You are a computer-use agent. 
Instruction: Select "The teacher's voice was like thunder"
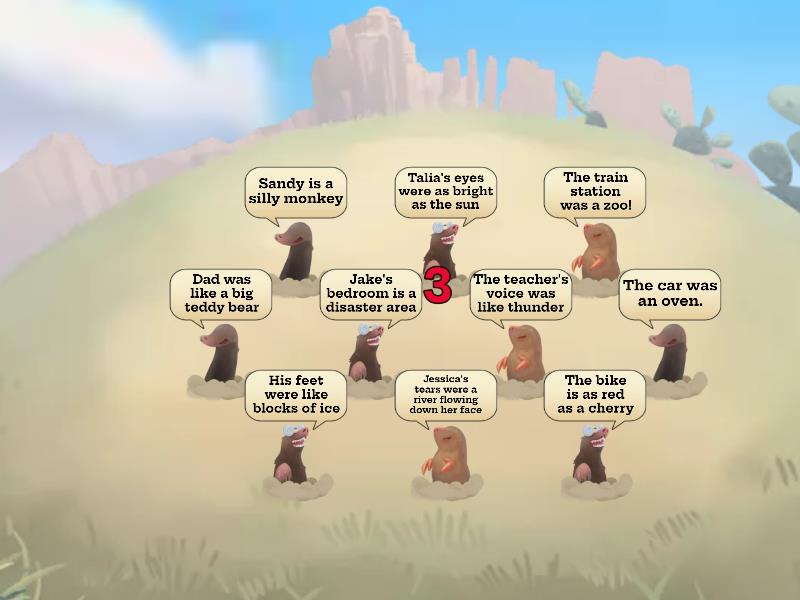[x=520, y=293]
